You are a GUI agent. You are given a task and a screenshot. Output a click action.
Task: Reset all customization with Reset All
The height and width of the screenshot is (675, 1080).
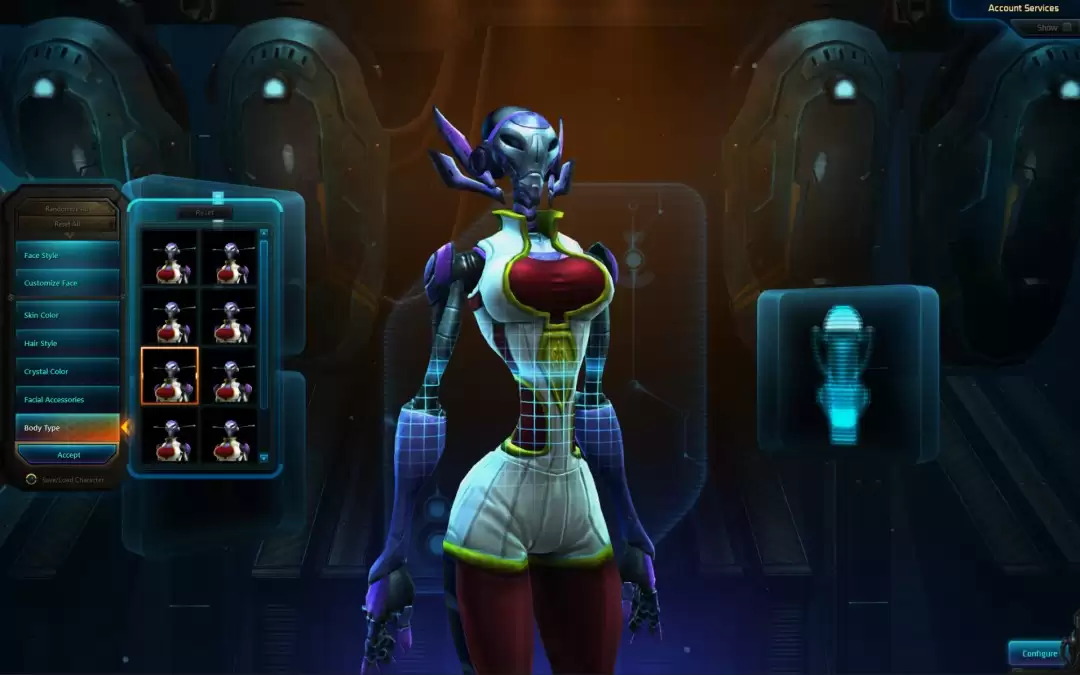pyautogui.click(x=68, y=223)
